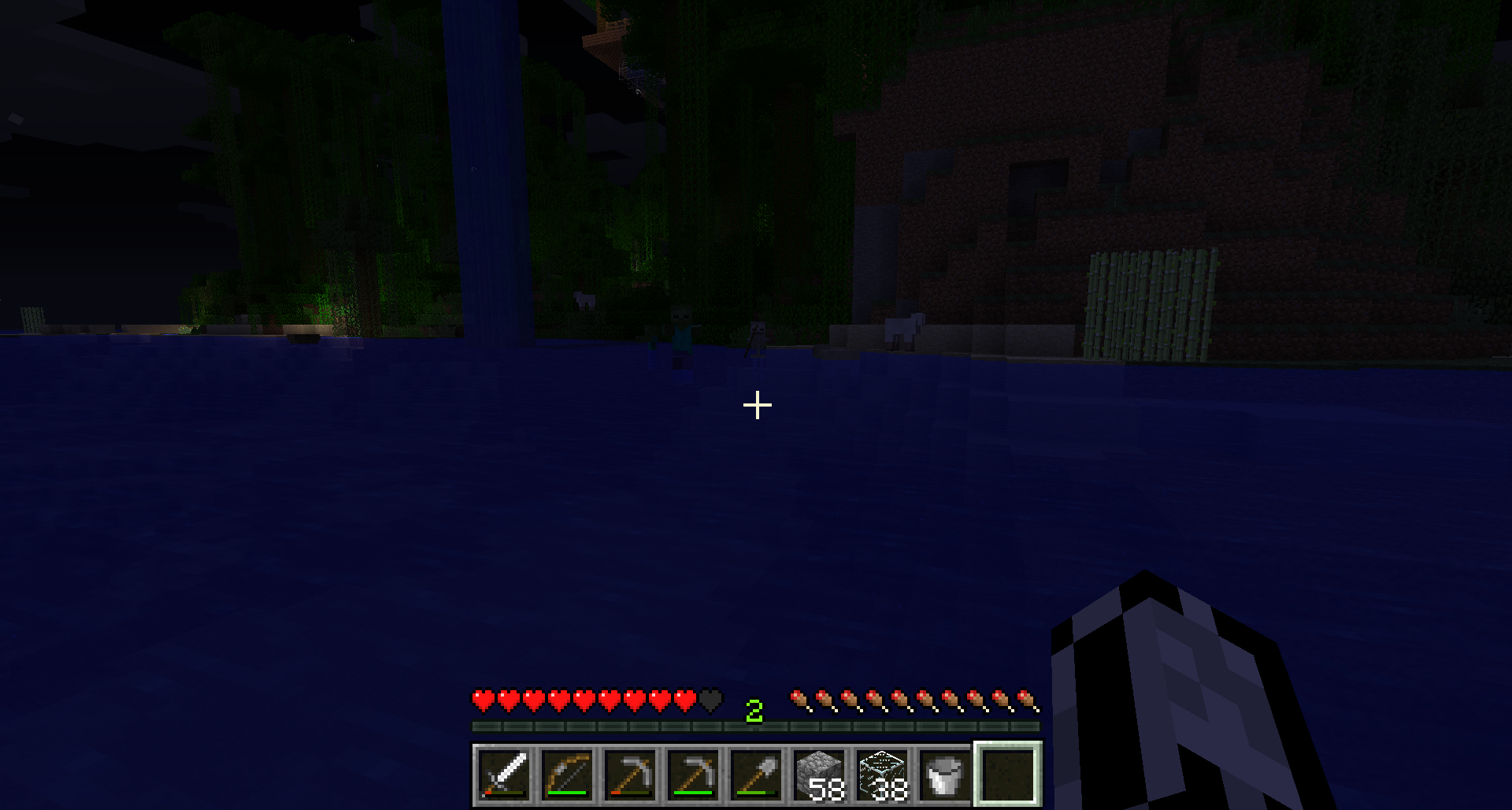Image resolution: width=1512 pixels, height=810 pixels.
Task: Select the bow in the hotbar
Action: (x=567, y=775)
